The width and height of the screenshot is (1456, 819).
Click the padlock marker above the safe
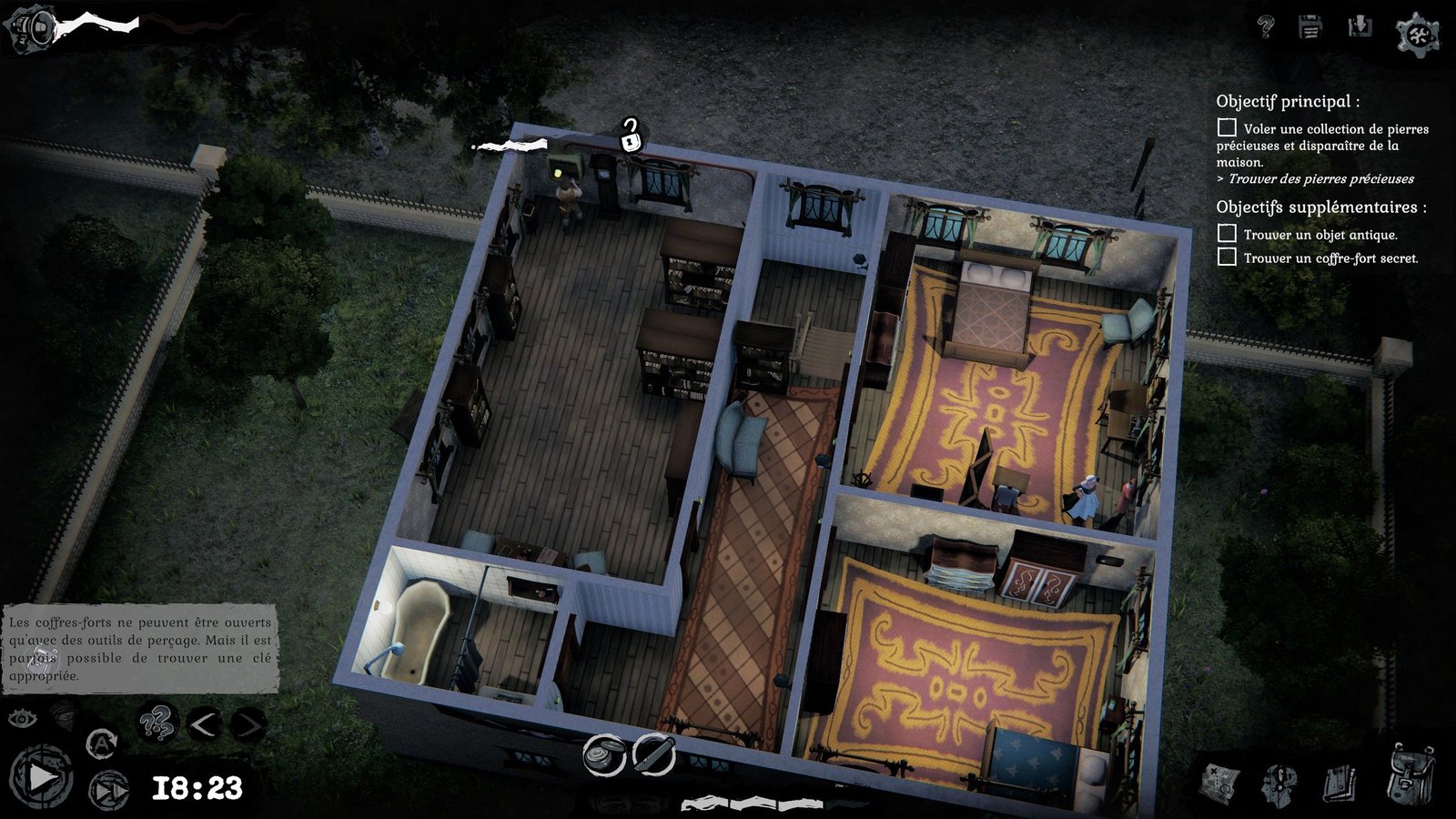(x=631, y=136)
